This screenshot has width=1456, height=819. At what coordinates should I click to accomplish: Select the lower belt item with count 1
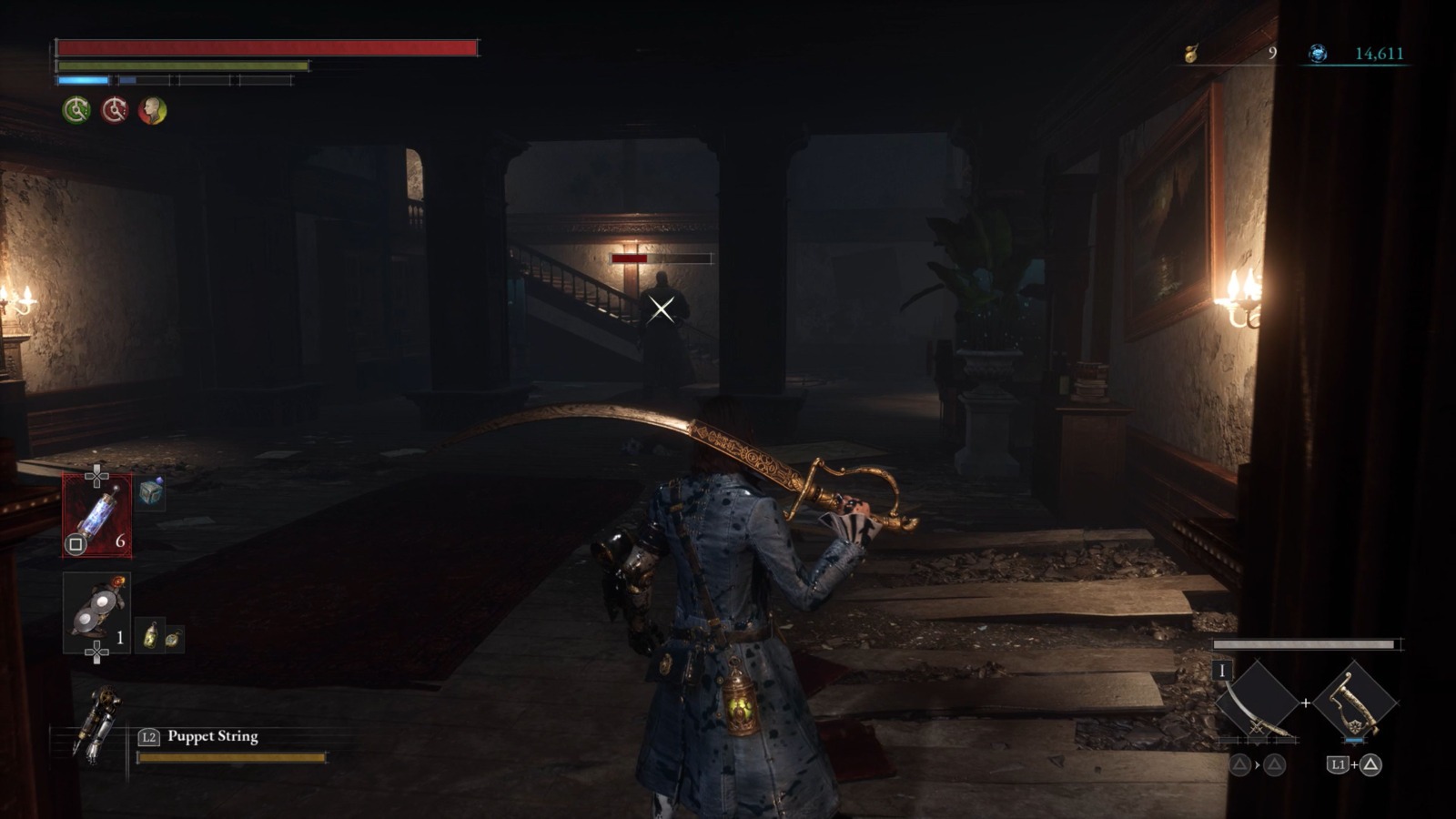(x=96, y=612)
